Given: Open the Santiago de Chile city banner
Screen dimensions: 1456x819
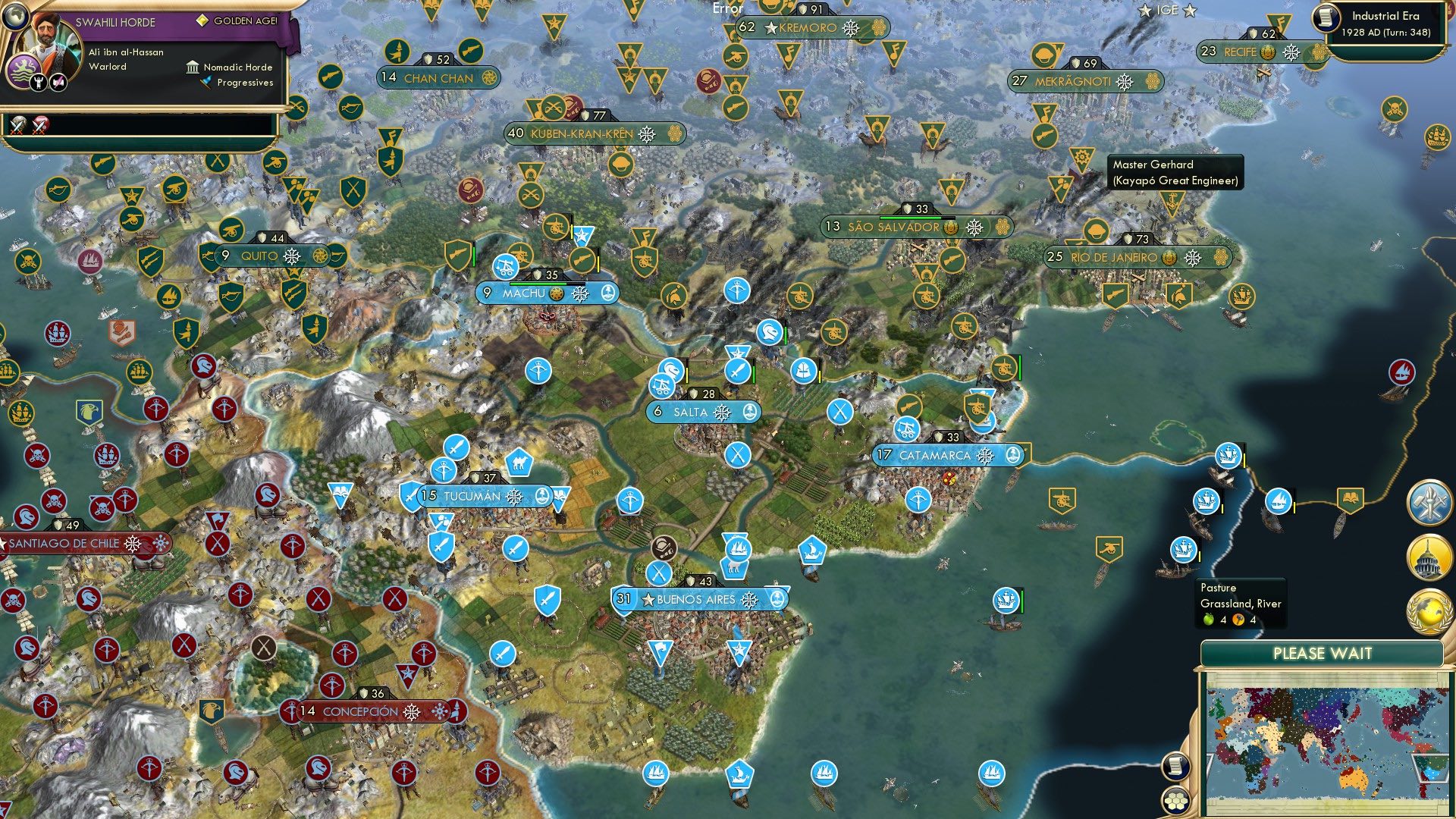Looking at the screenshot, I should (x=64, y=544).
